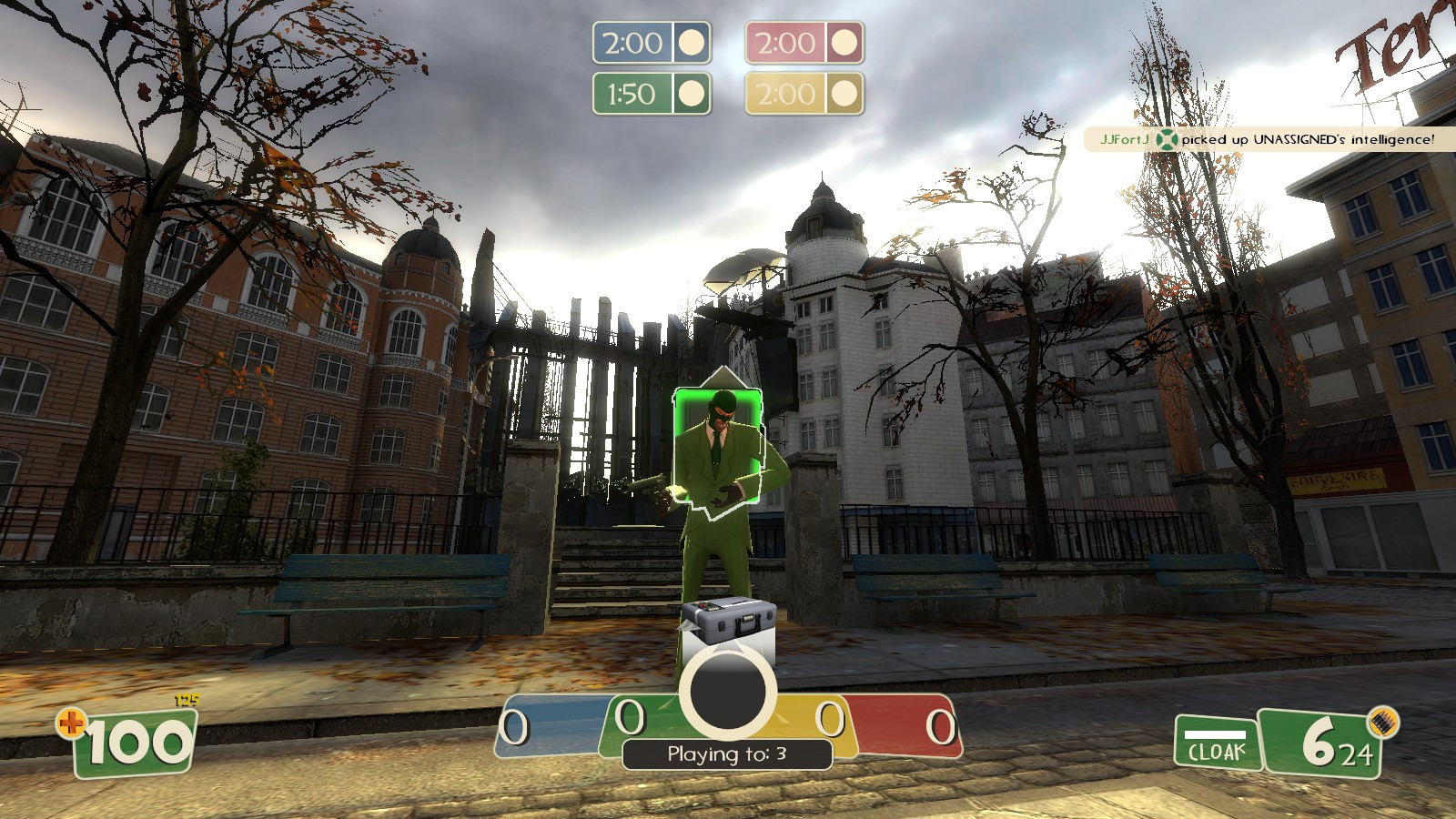Click the circular crosshair reticle

728,689
